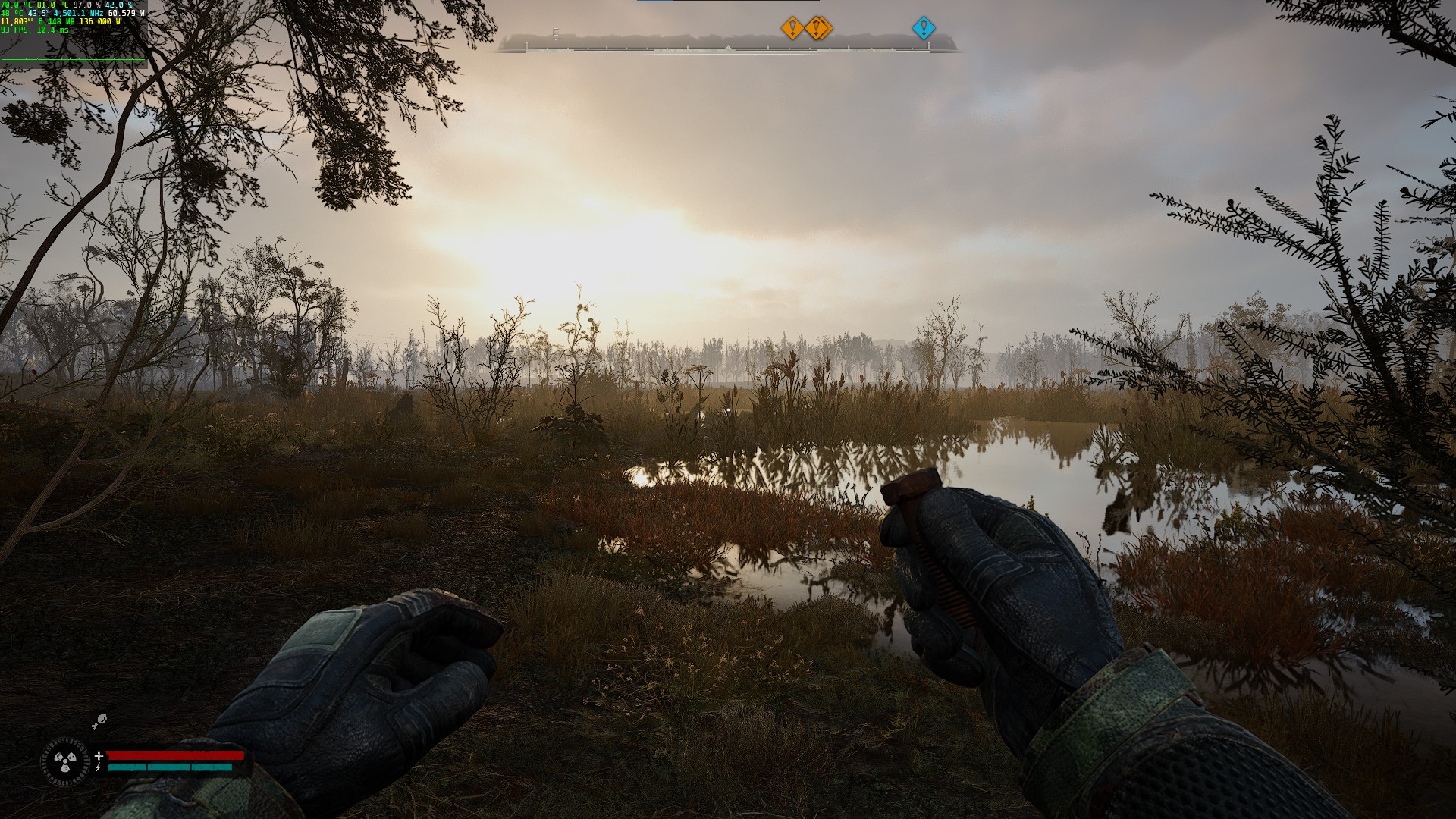Select the single orange exclamation compass marker

(792, 29)
